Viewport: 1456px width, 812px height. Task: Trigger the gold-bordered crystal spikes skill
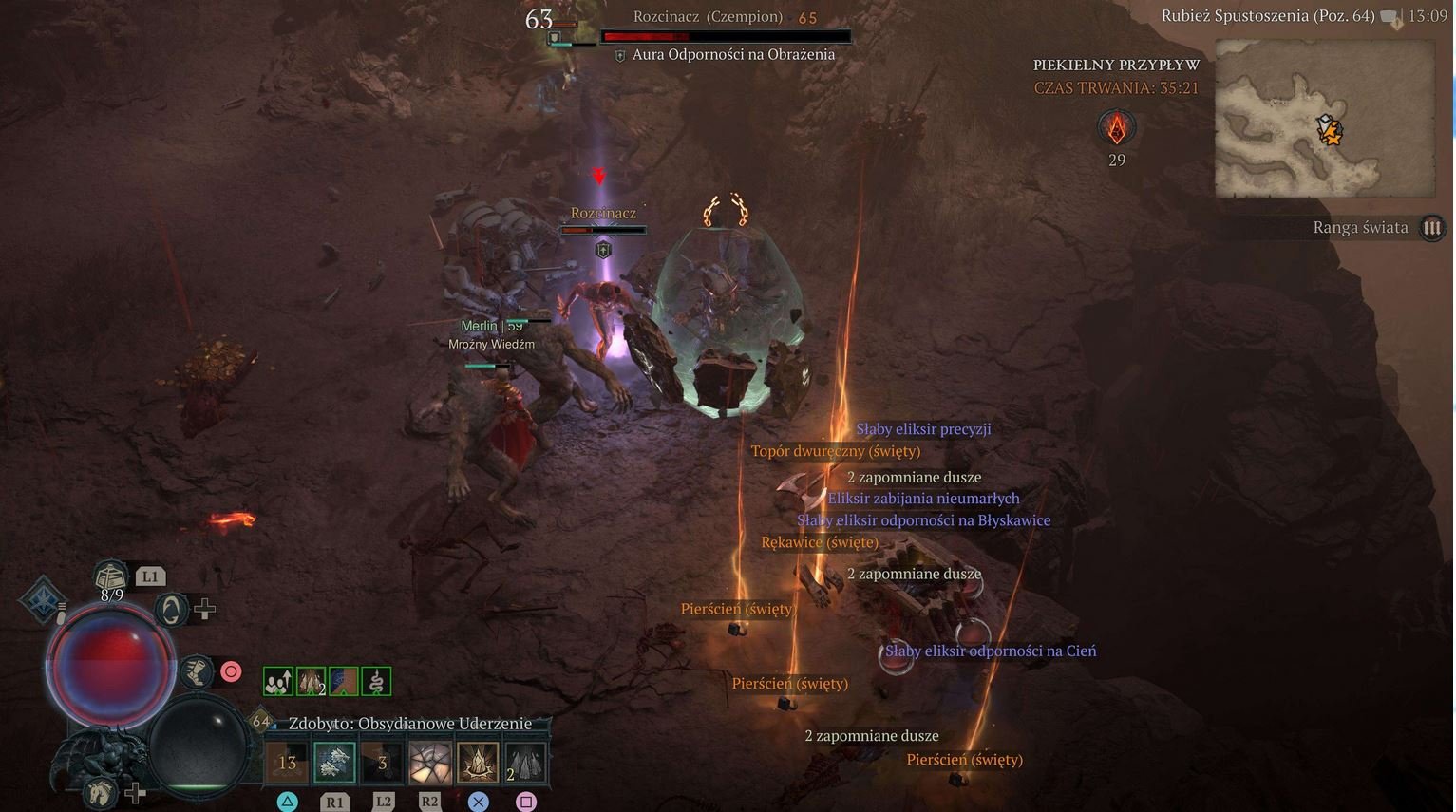click(478, 763)
